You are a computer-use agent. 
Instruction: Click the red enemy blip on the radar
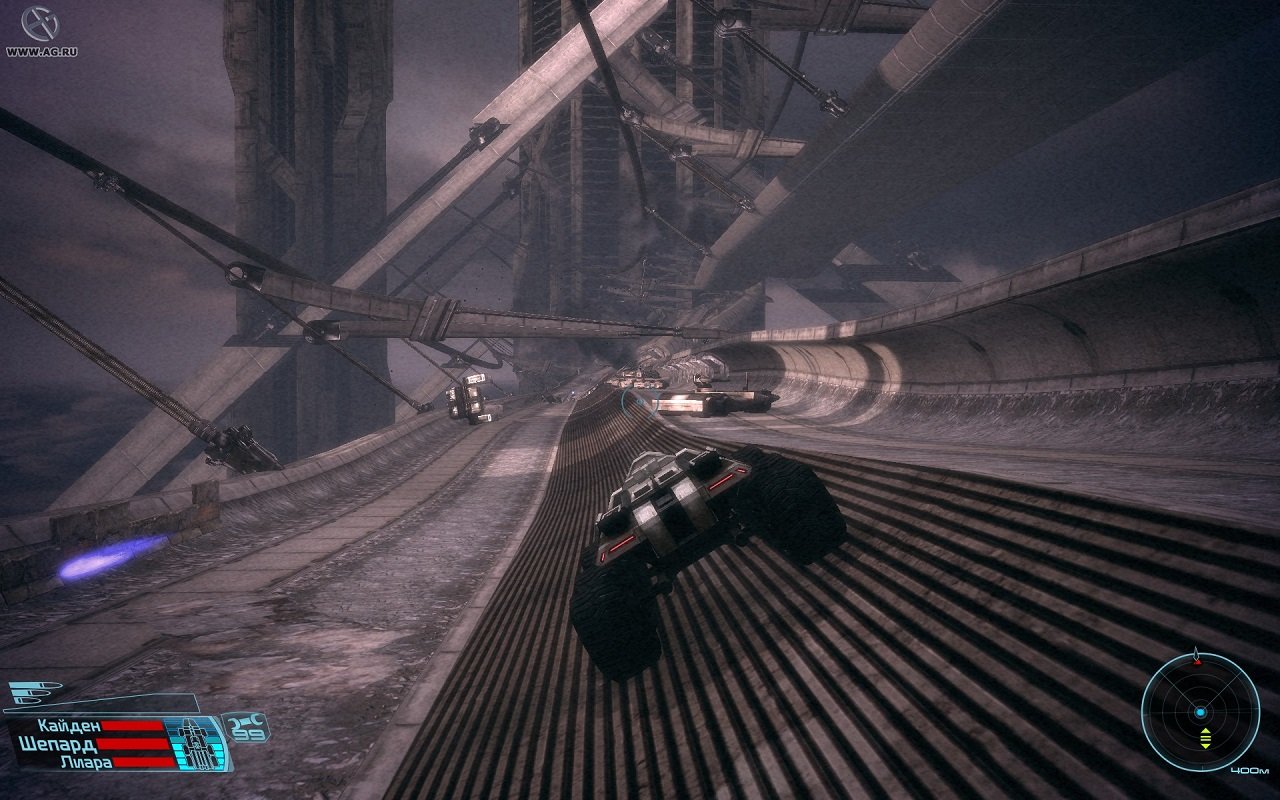point(1198,662)
